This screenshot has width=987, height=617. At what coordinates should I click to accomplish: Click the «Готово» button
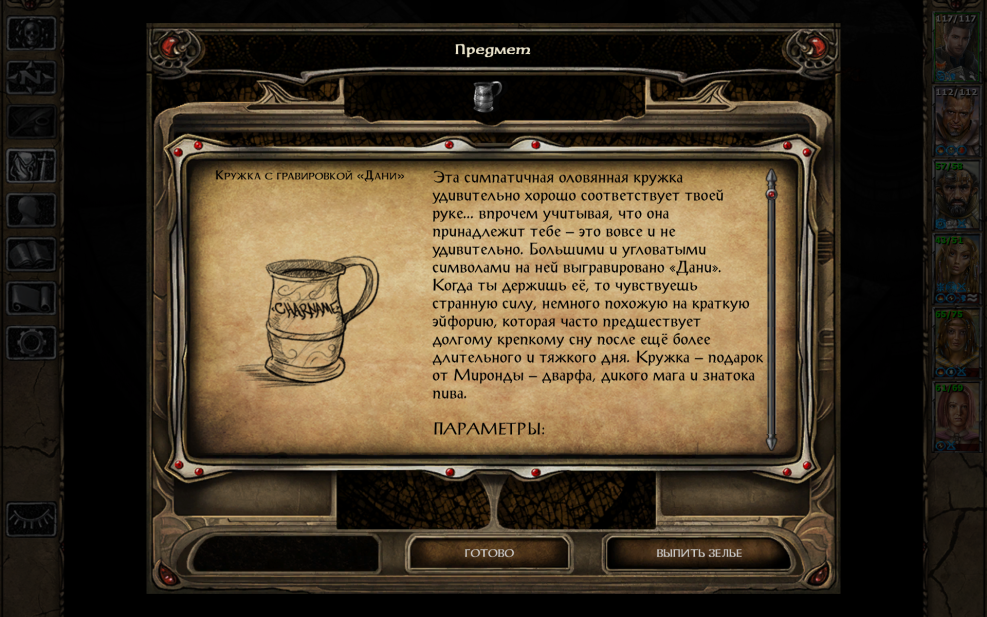pyautogui.click(x=489, y=553)
